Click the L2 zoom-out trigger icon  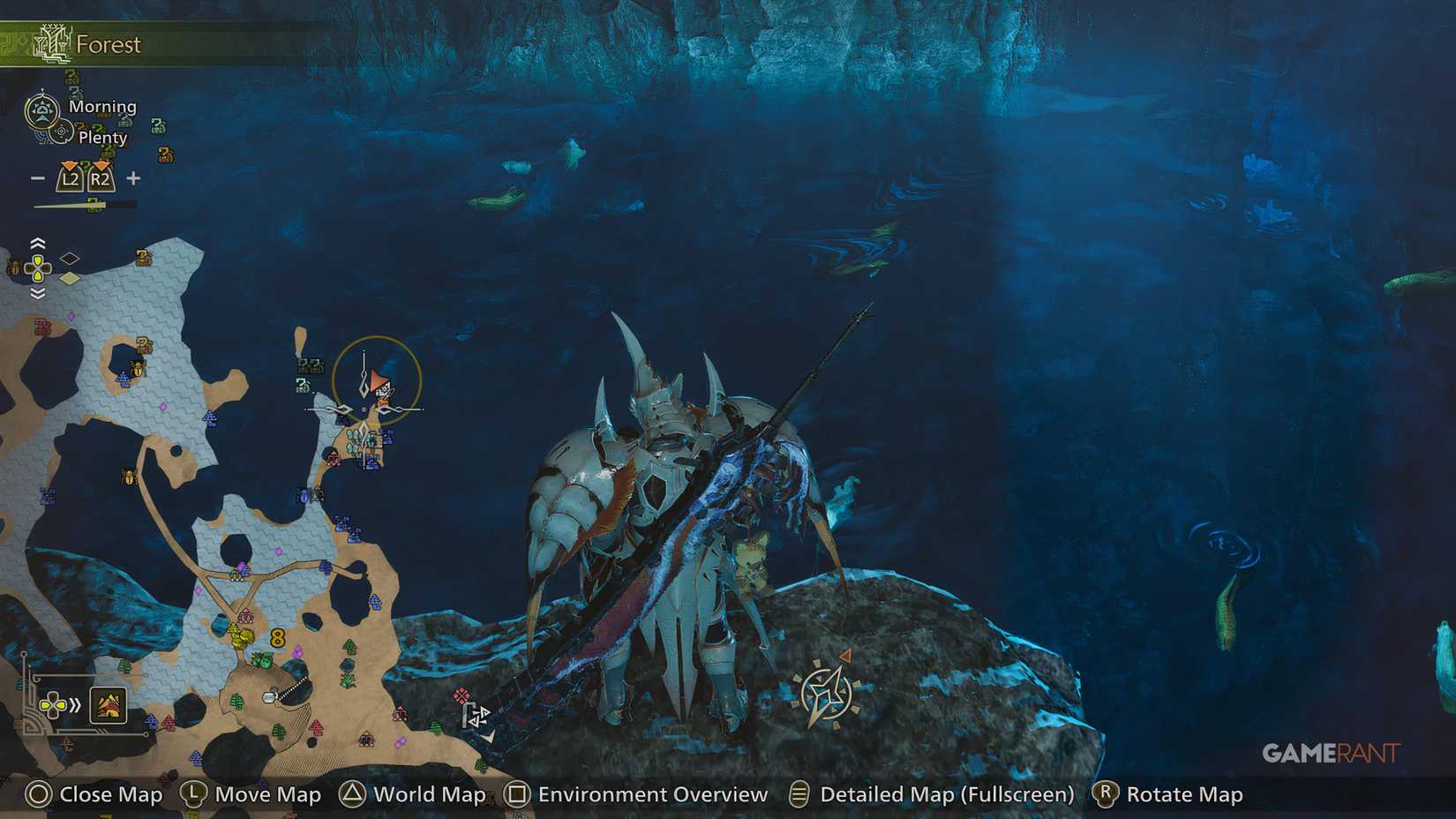(69, 177)
